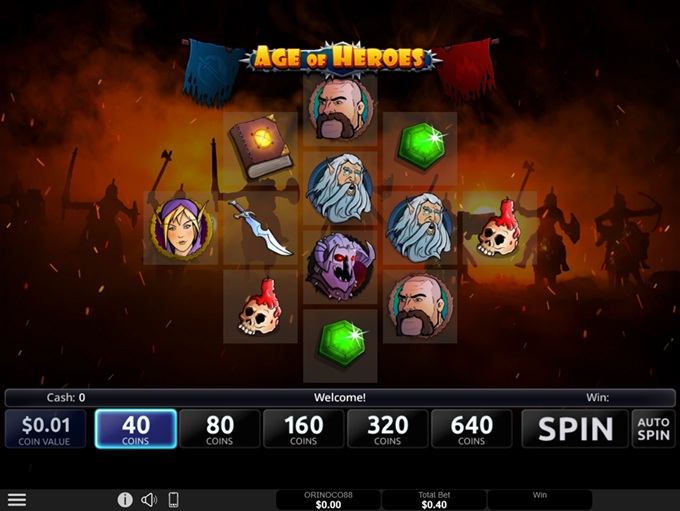680x511 pixels.
Task: Click the SPIN button
Action: point(575,429)
